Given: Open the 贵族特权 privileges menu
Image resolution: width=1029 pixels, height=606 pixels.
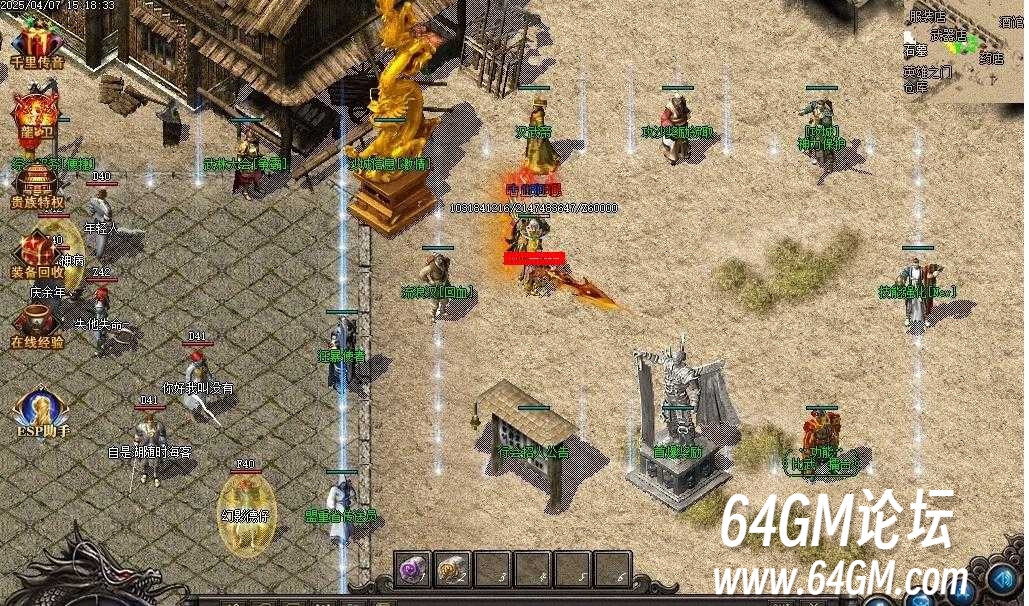Looking at the screenshot, I should pos(37,186).
